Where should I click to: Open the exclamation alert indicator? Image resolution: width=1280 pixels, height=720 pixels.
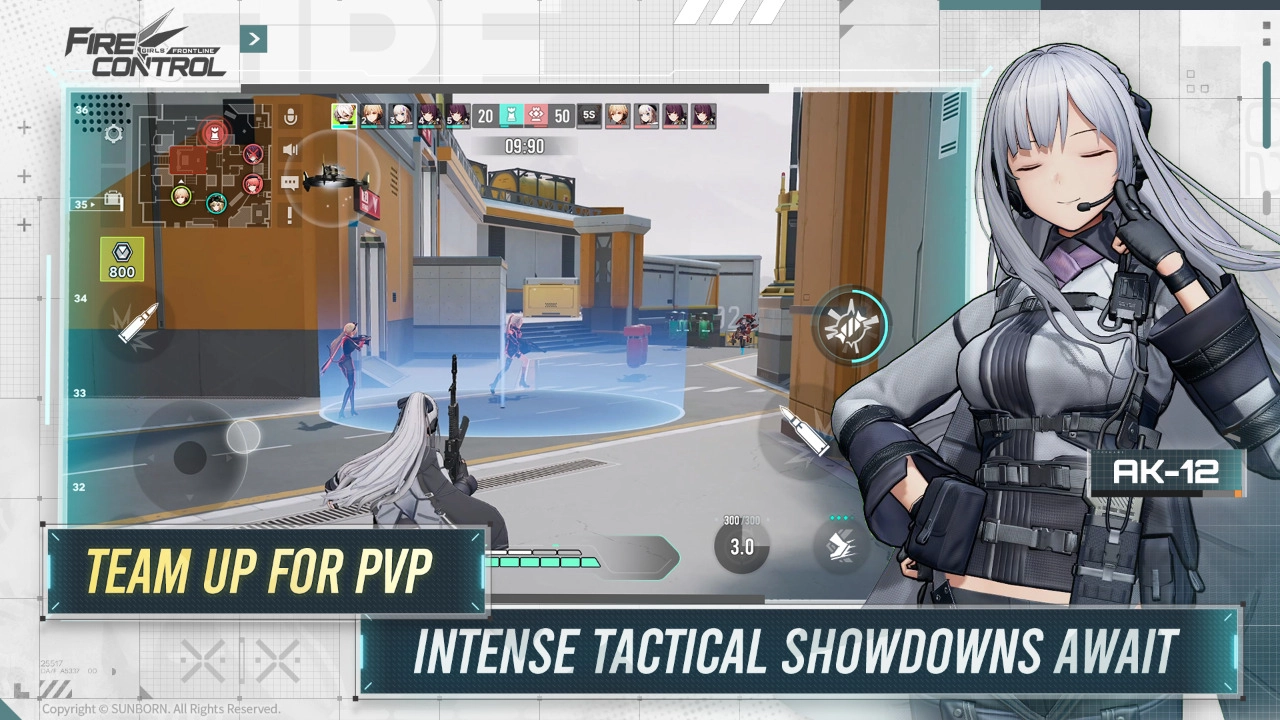click(x=289, y=213)
